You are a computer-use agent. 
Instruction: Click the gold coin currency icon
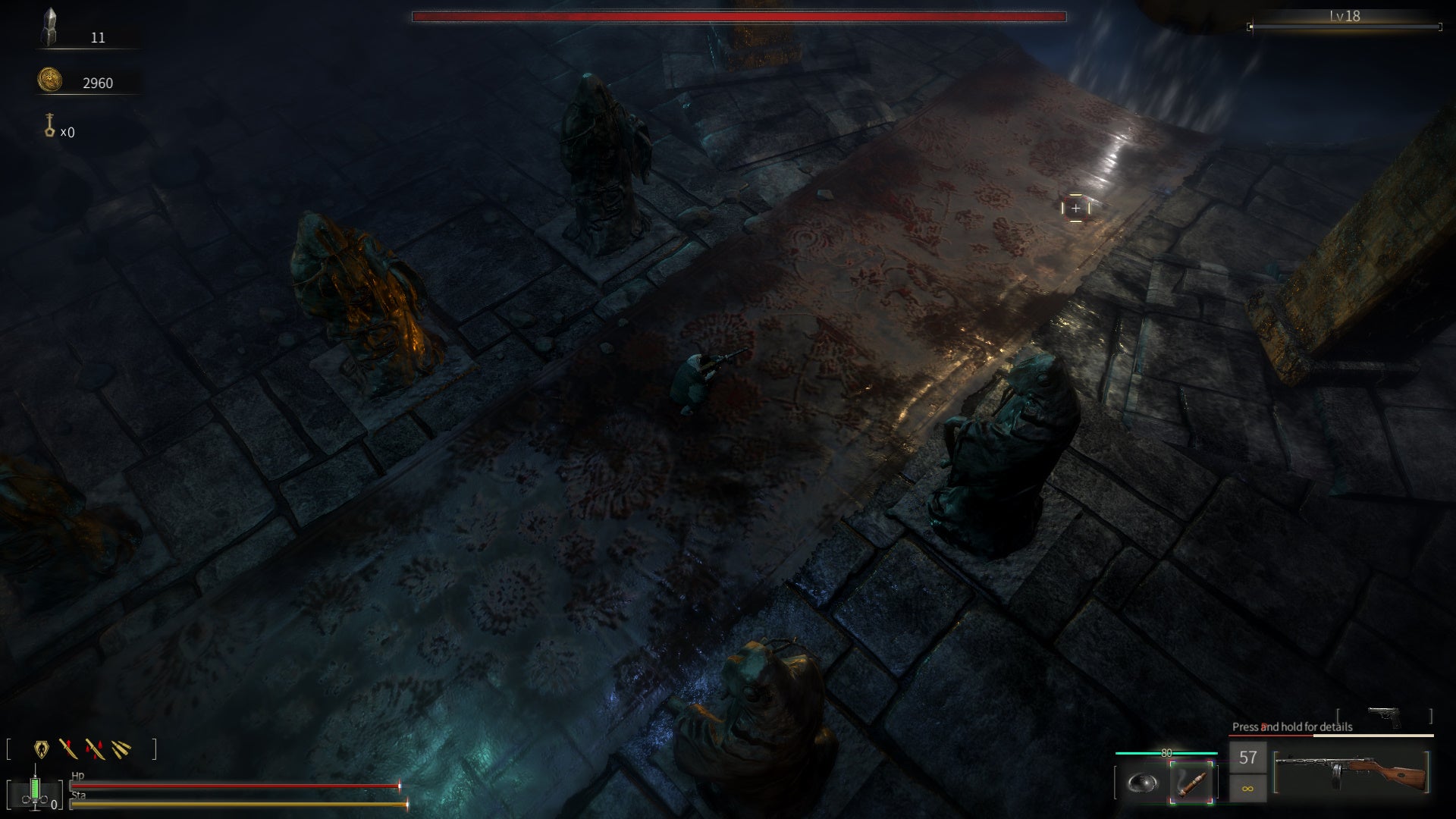[50, 80]
